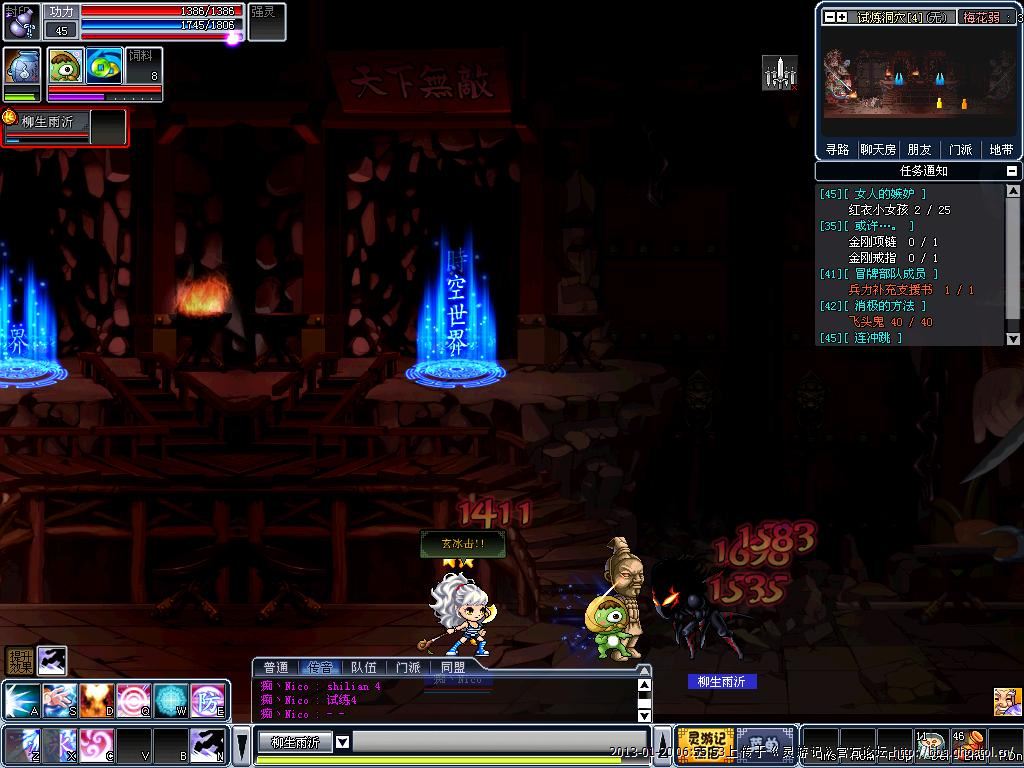Activate the flame skill on D

point(95,700)
